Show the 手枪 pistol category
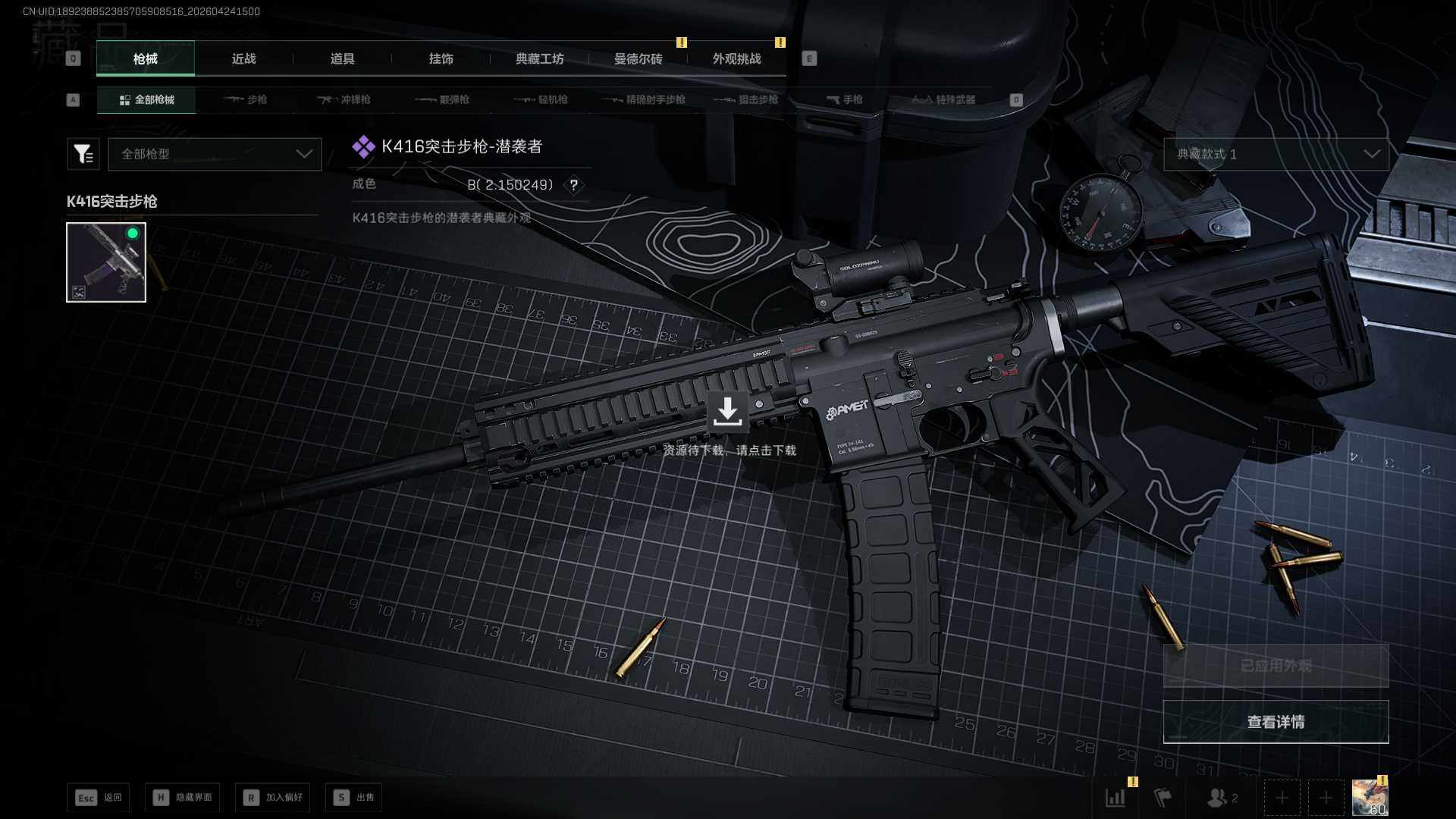 (x=844, y=100)
